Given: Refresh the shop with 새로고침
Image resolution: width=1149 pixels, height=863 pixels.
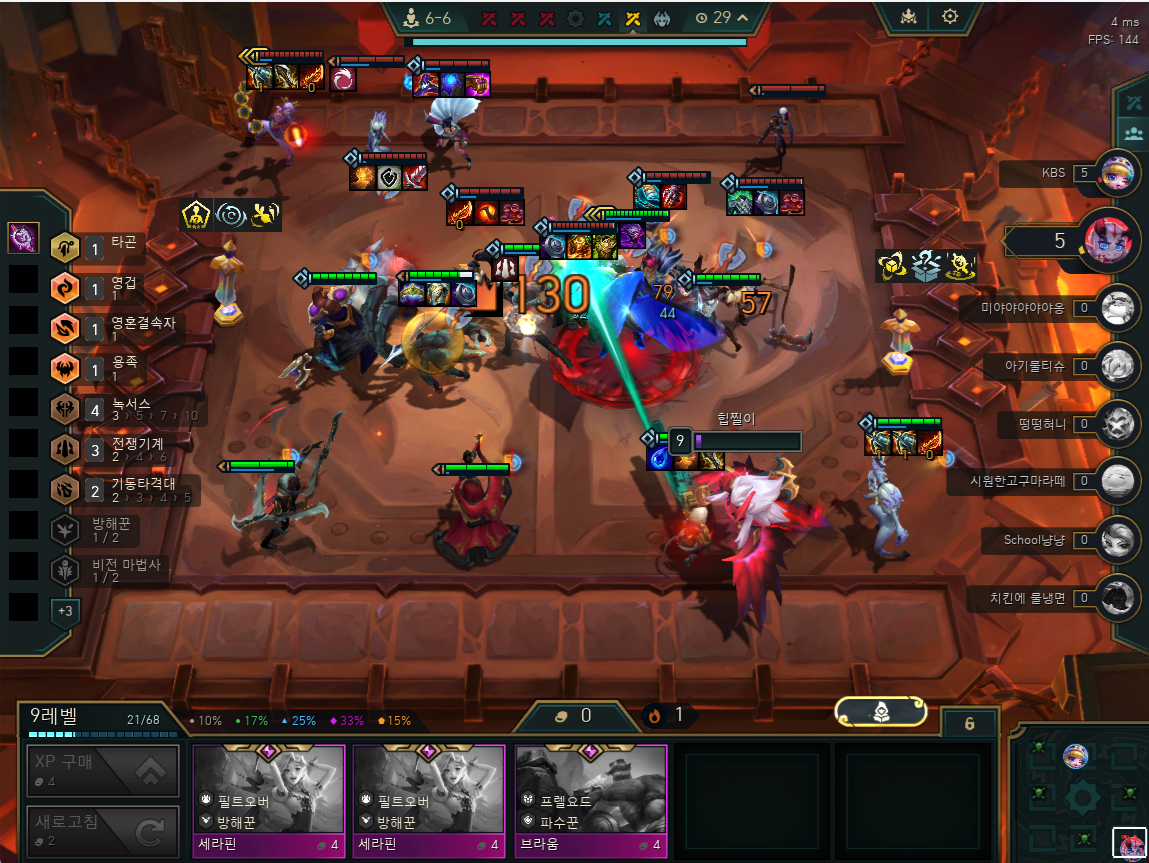Looking at the screenshot, I should pyautogui.click(x=103, y=831).
